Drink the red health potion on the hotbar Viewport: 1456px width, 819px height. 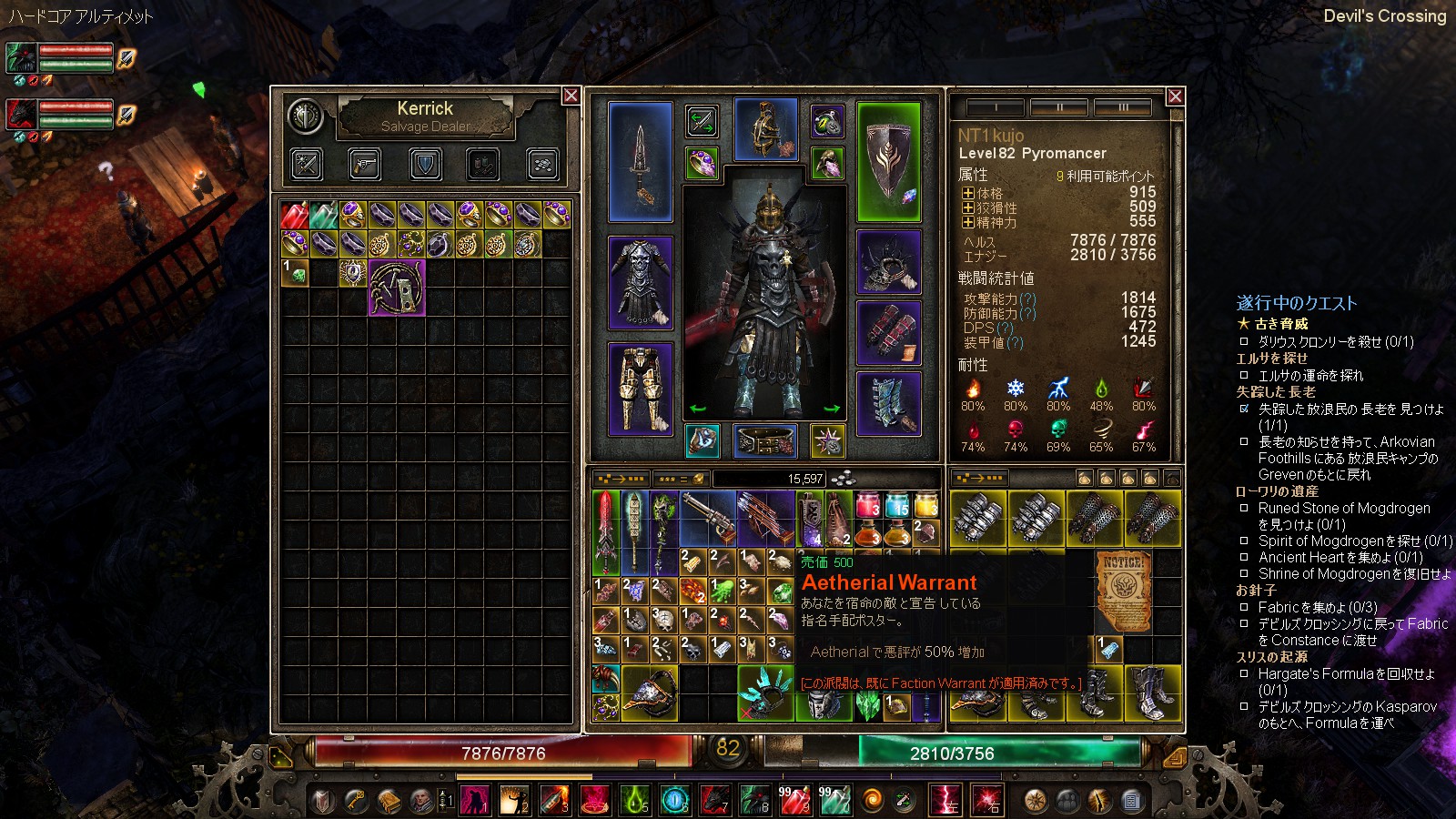794,799
